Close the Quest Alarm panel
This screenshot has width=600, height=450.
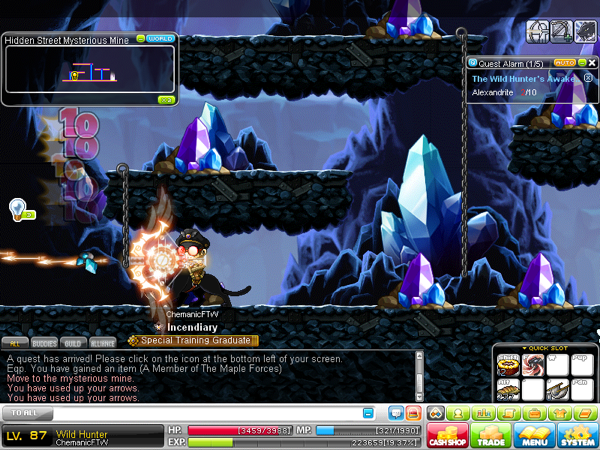(589, 62)
